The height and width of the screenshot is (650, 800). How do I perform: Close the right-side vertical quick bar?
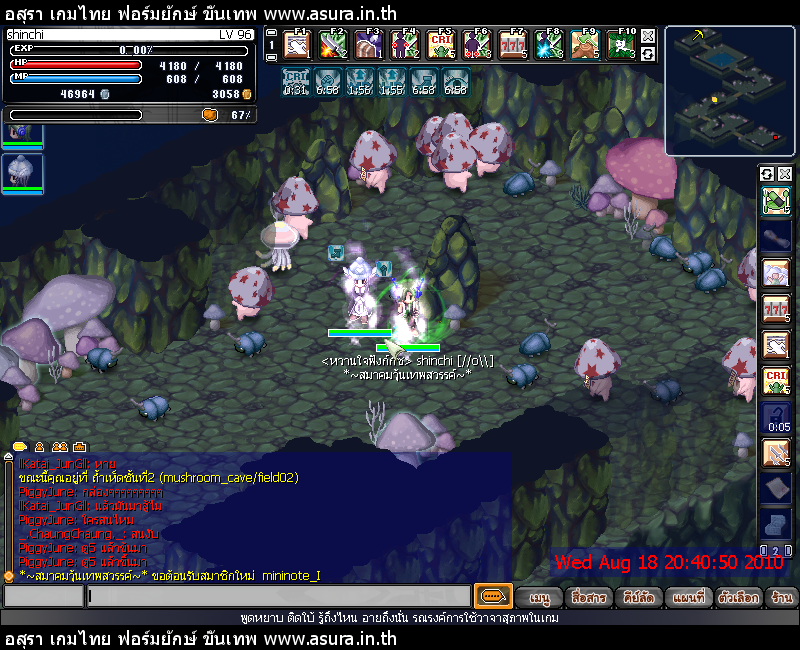[x=785, y=174]
